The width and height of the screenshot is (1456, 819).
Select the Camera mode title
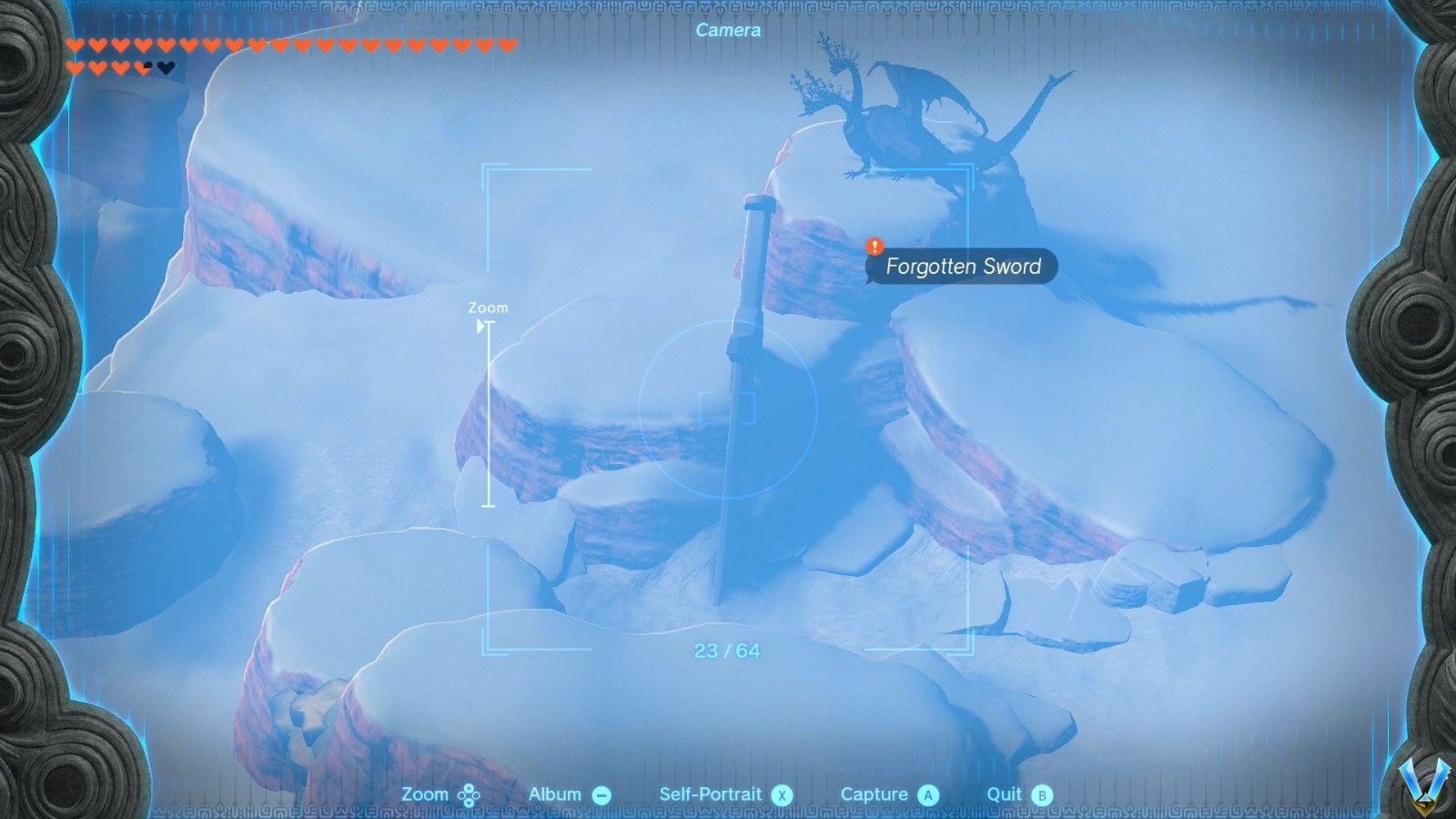point(728,30)
